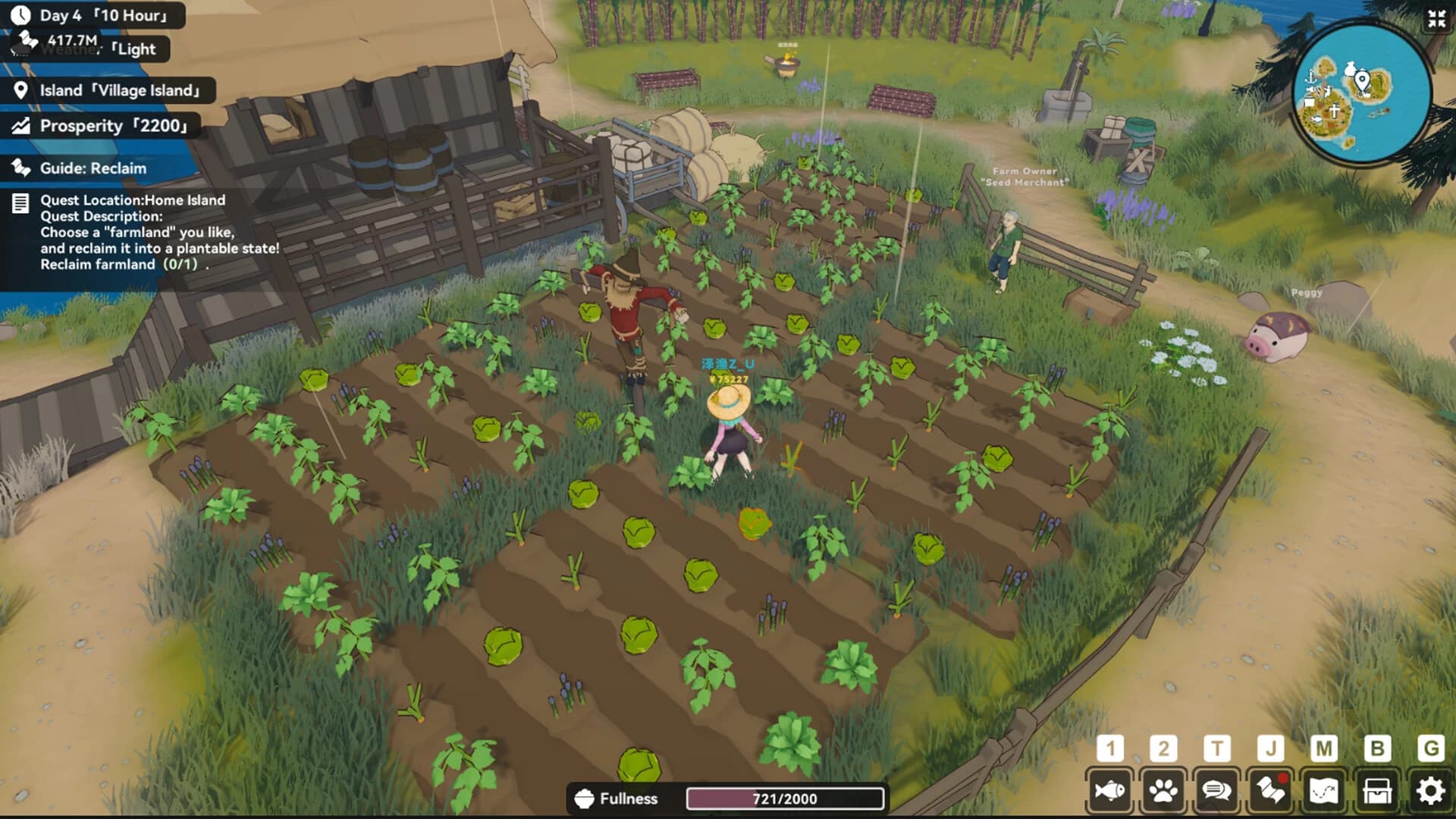Click the location pin next to Village Island
Image resolution: width=1456 pixels, height=819 pixels.
tap(20, 89)
